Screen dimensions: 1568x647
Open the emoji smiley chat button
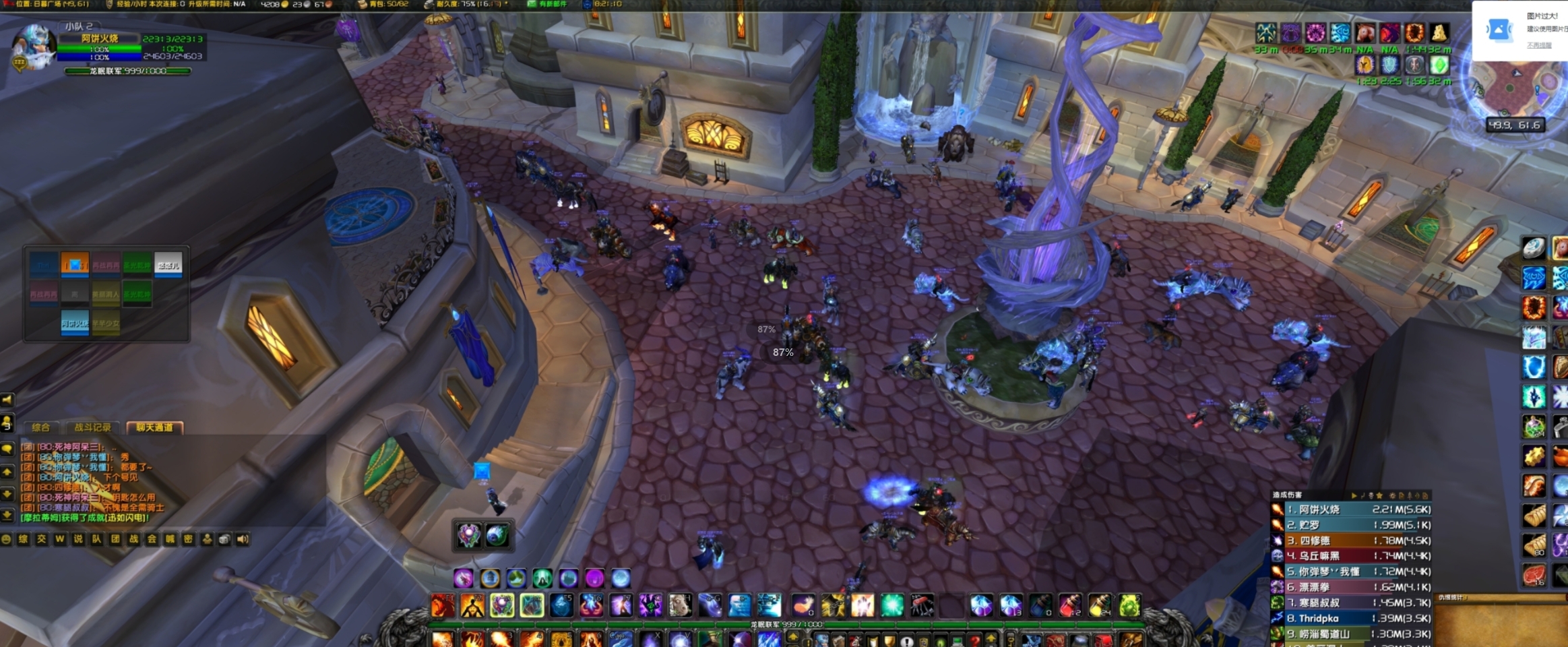tap(7, 539)
